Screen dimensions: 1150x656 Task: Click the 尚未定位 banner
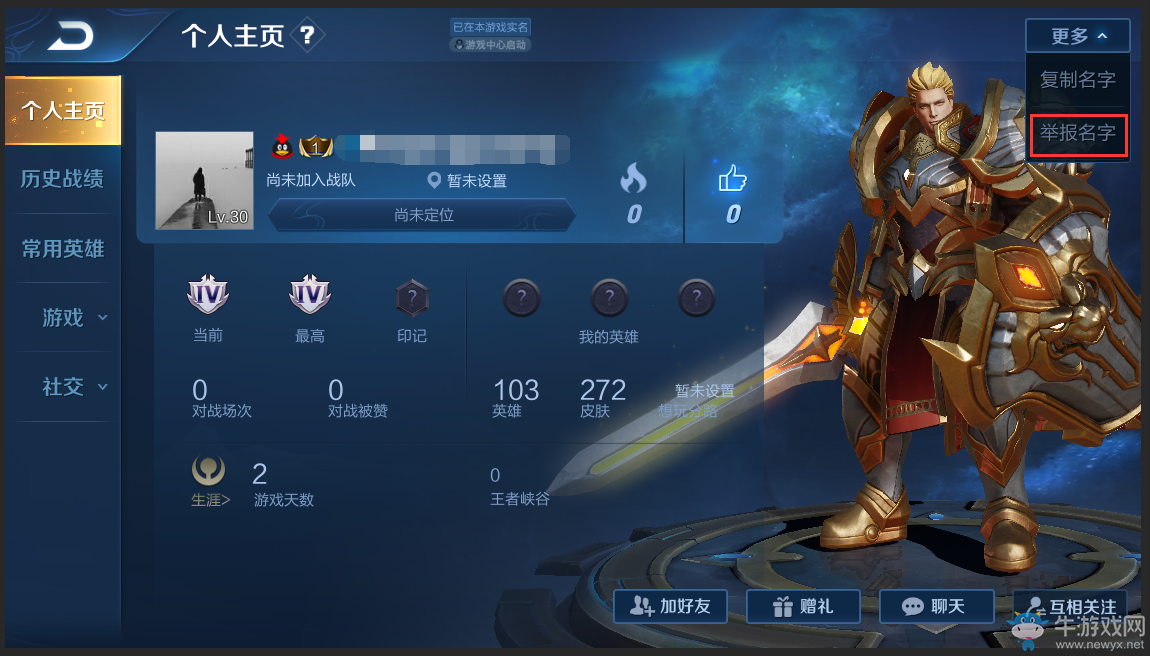click(423, 215)
